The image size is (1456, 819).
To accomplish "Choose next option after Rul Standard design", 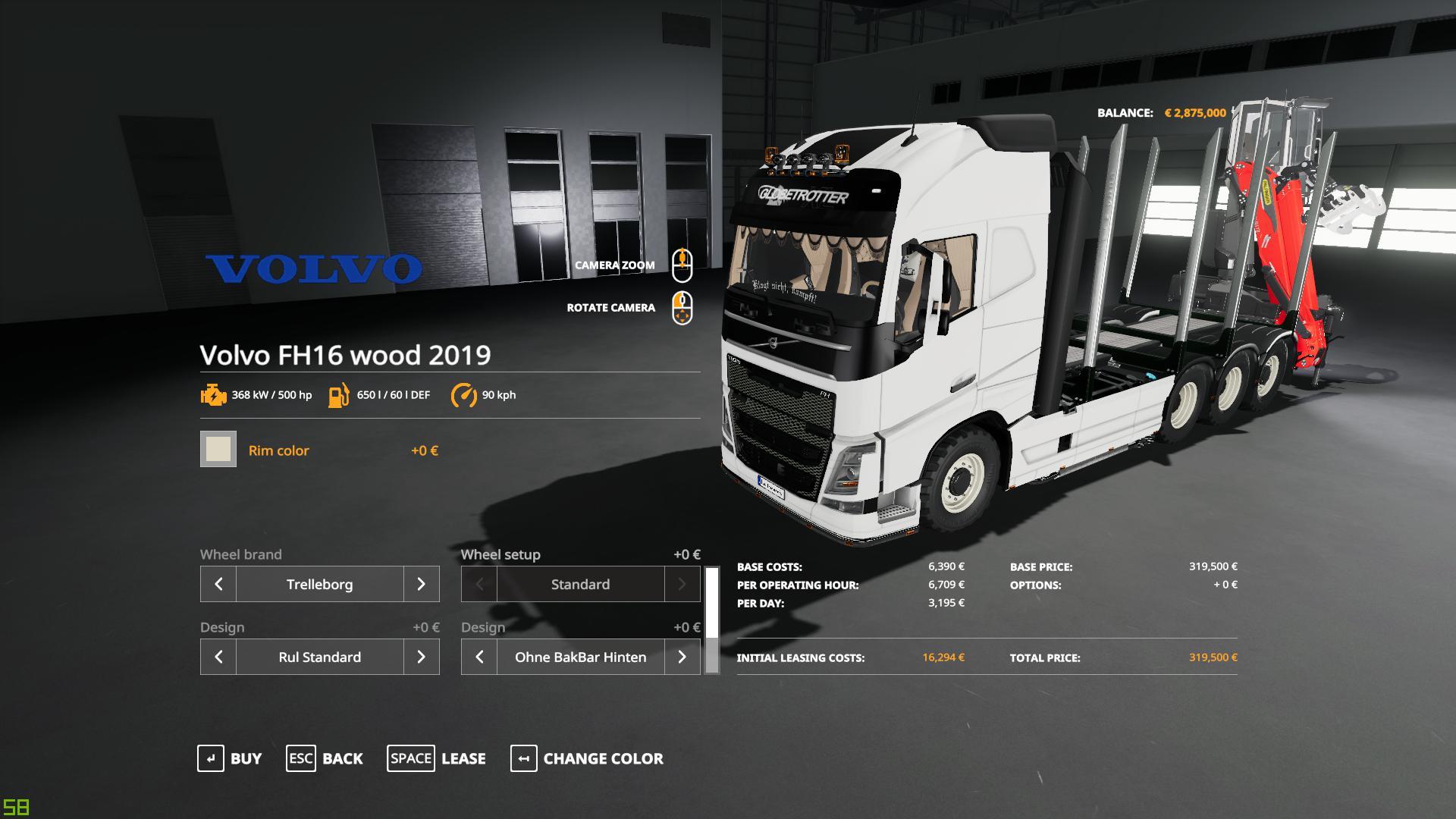I will point(421,657).
